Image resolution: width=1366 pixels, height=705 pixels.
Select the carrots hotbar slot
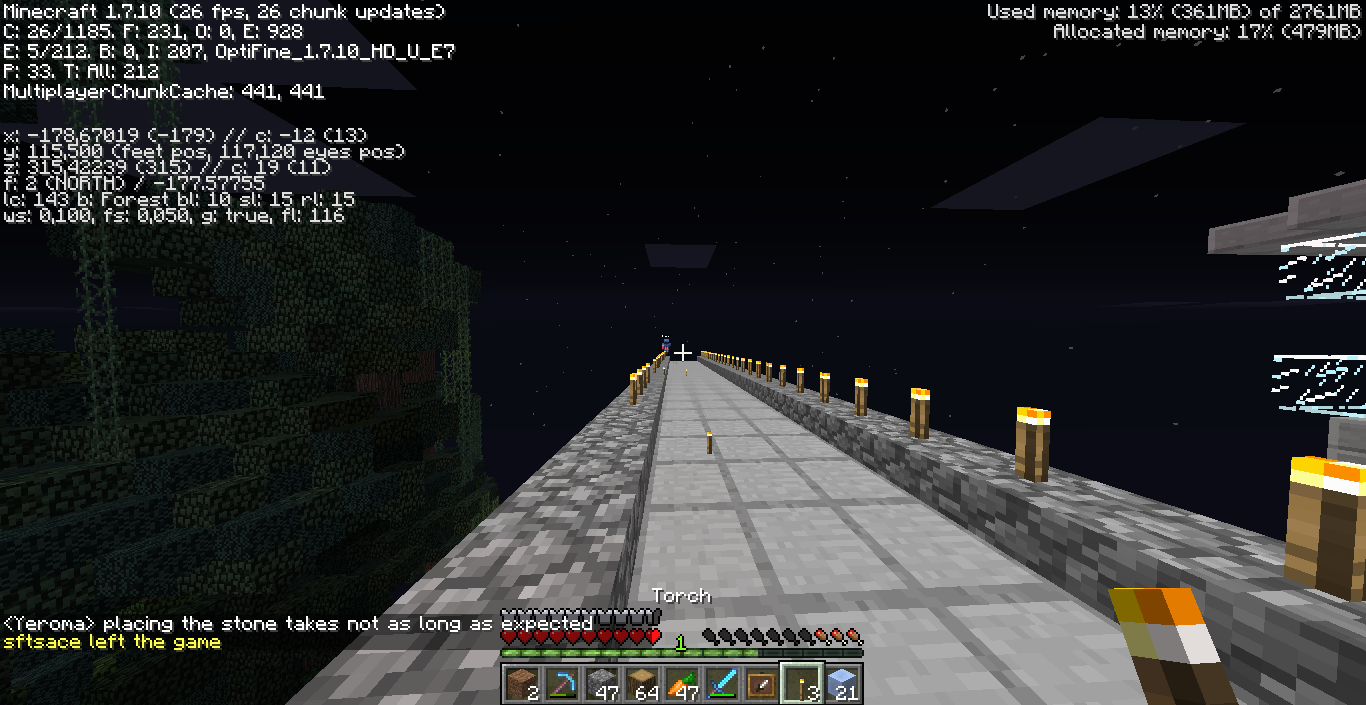tap(681, 684)
